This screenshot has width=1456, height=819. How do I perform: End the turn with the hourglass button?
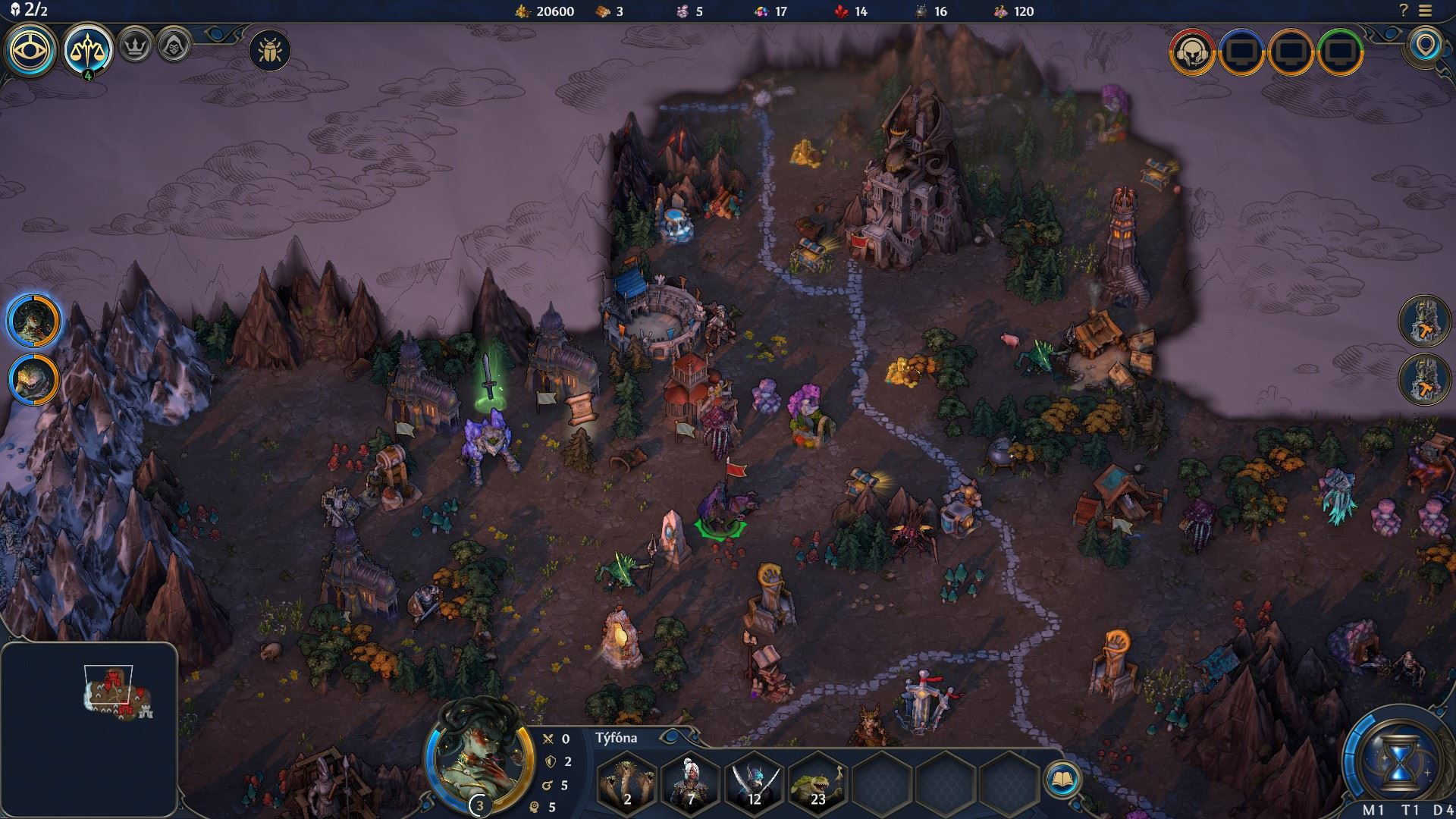(1398, 758)
